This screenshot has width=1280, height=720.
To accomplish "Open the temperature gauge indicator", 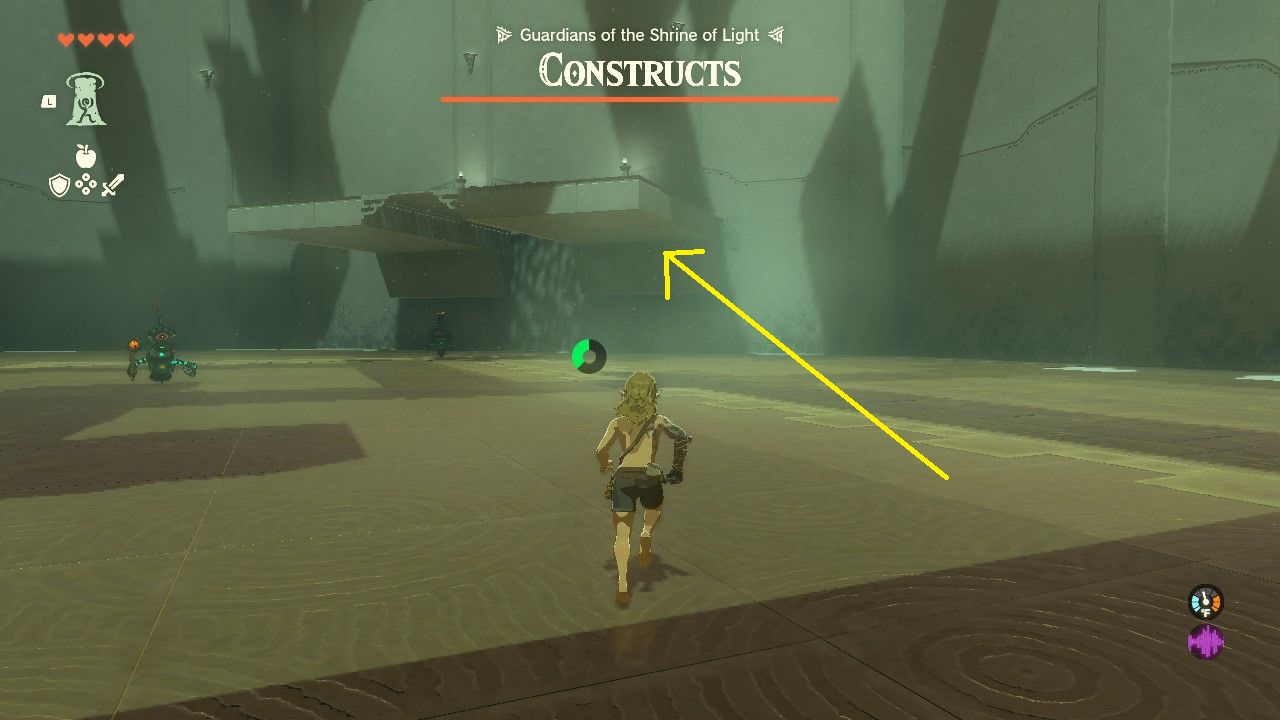I will (1205, 601).
